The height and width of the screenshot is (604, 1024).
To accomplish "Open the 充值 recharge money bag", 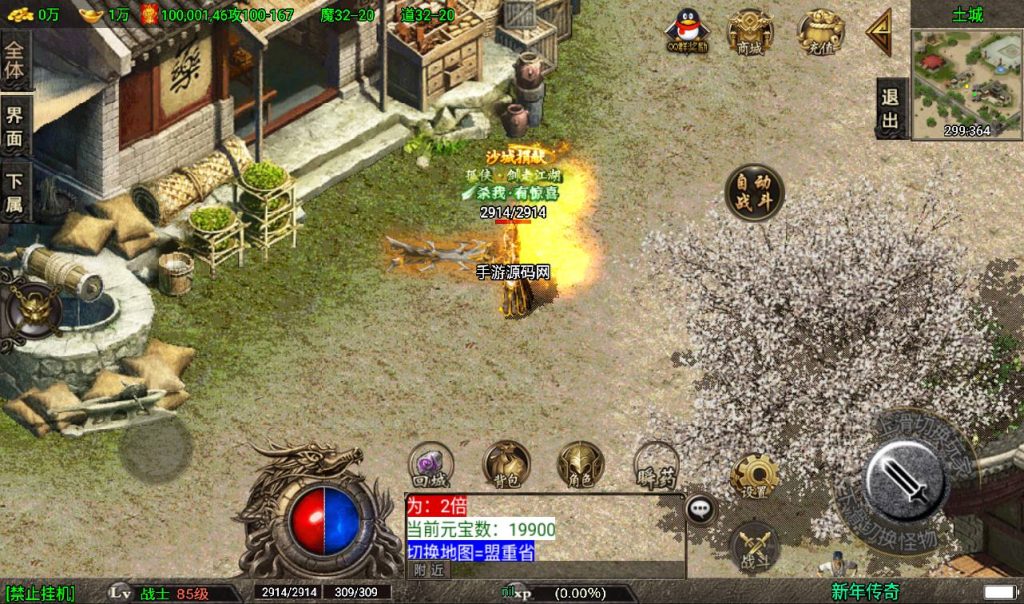I will 820,31.
